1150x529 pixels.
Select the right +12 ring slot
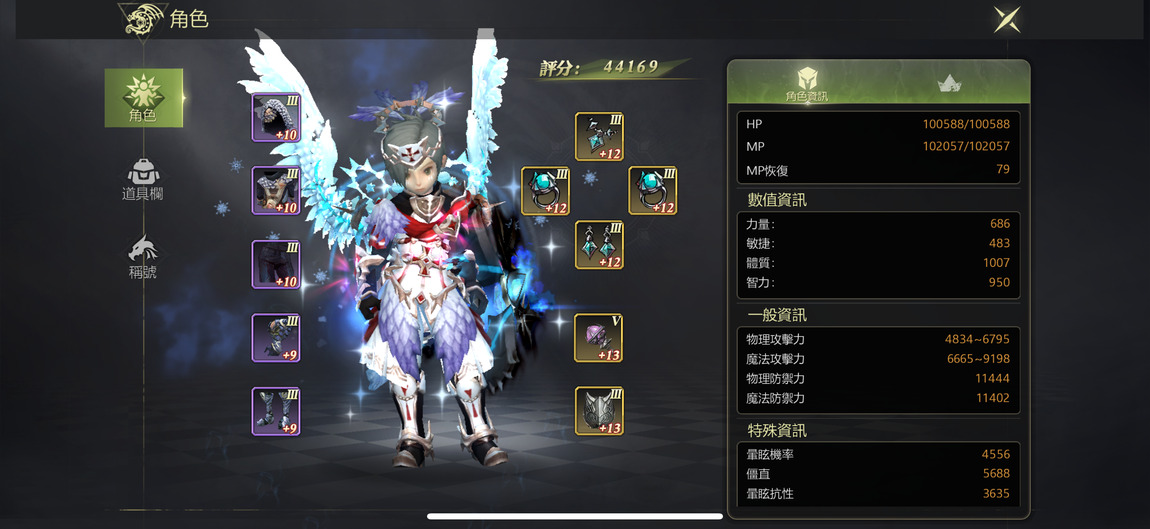coord(652,191)
